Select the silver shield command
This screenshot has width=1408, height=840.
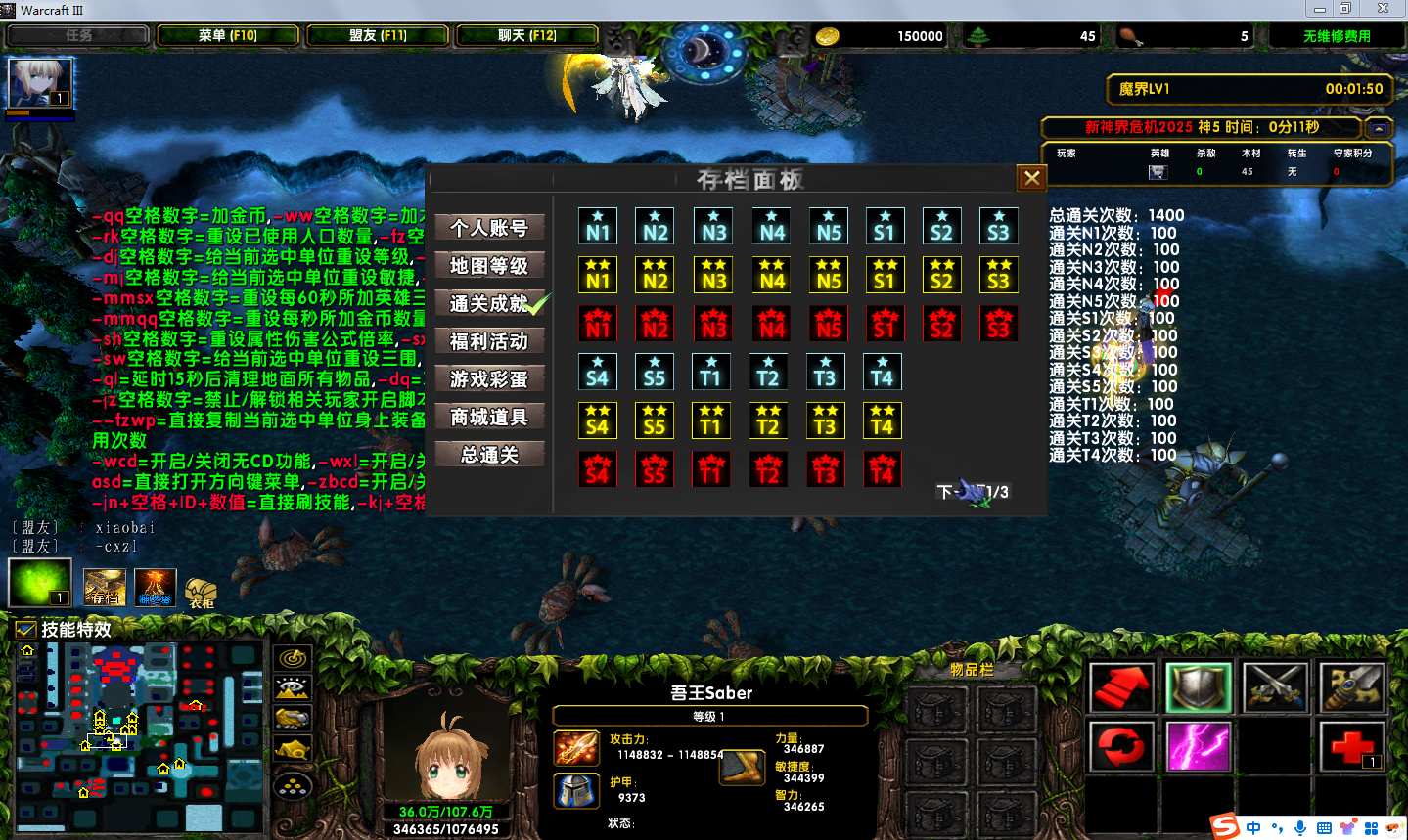1198,685
